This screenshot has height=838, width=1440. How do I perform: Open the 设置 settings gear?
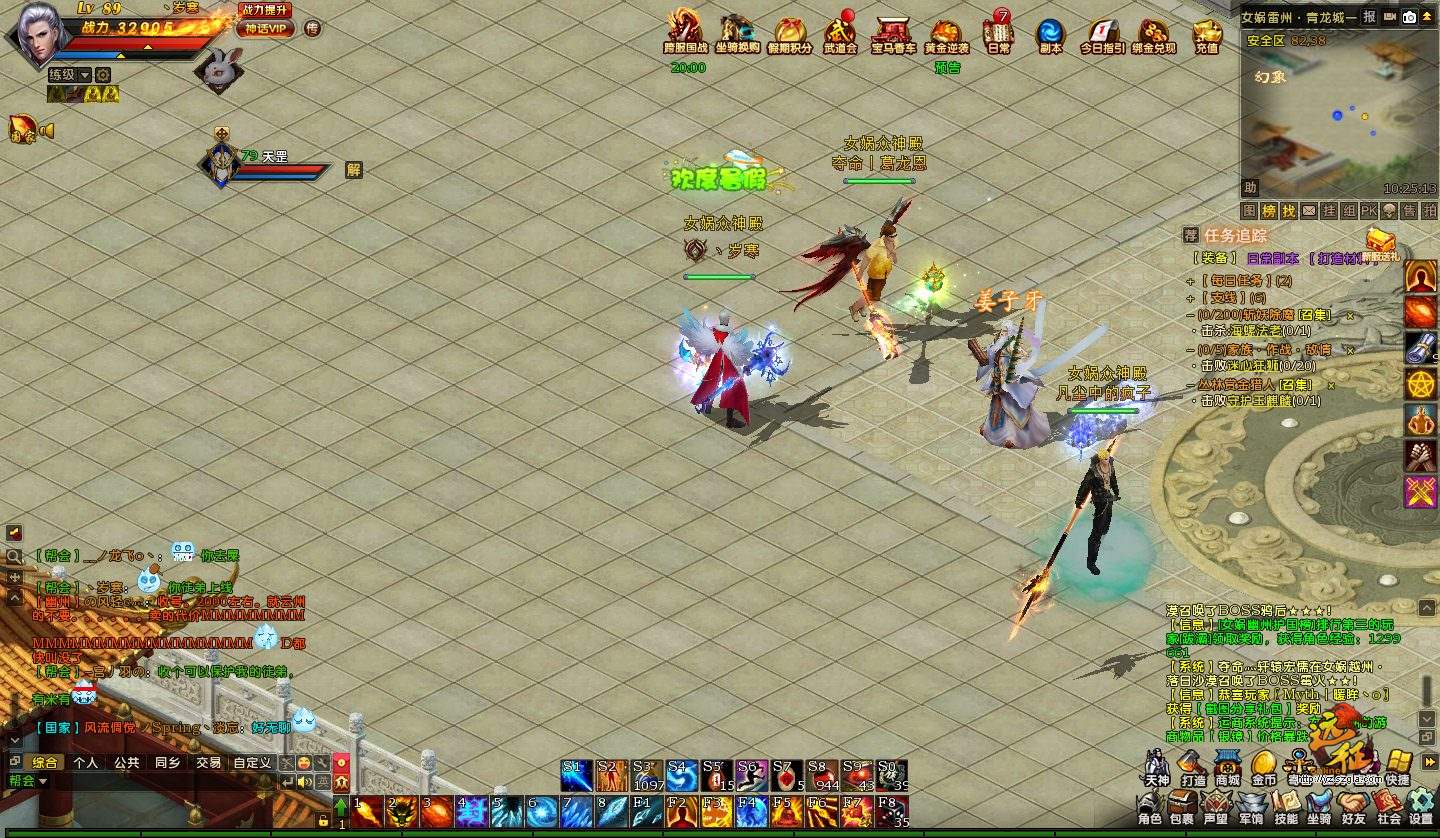coord(1421,803)
